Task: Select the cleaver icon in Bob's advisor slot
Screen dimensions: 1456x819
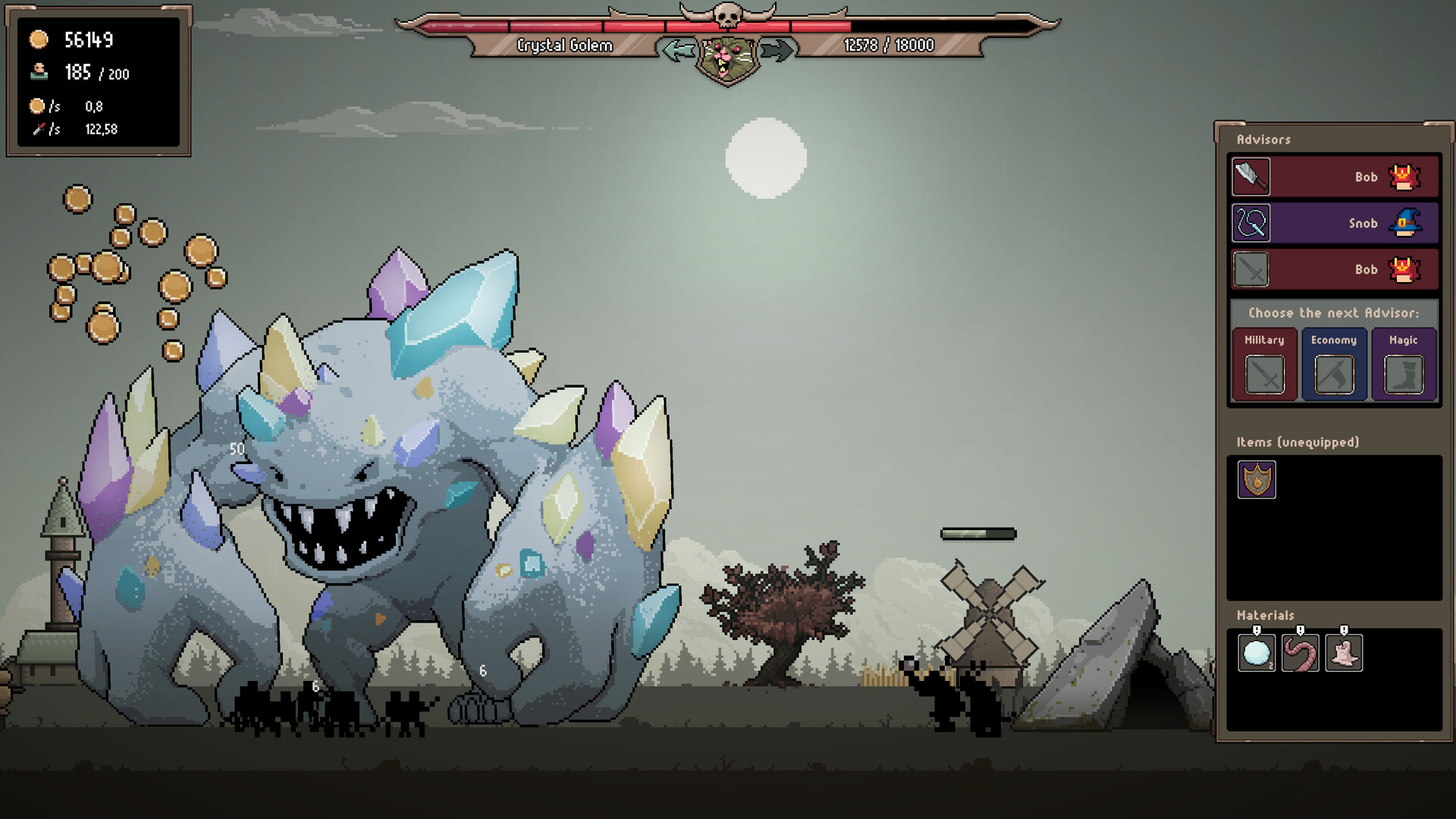Action: (1250, 177)
